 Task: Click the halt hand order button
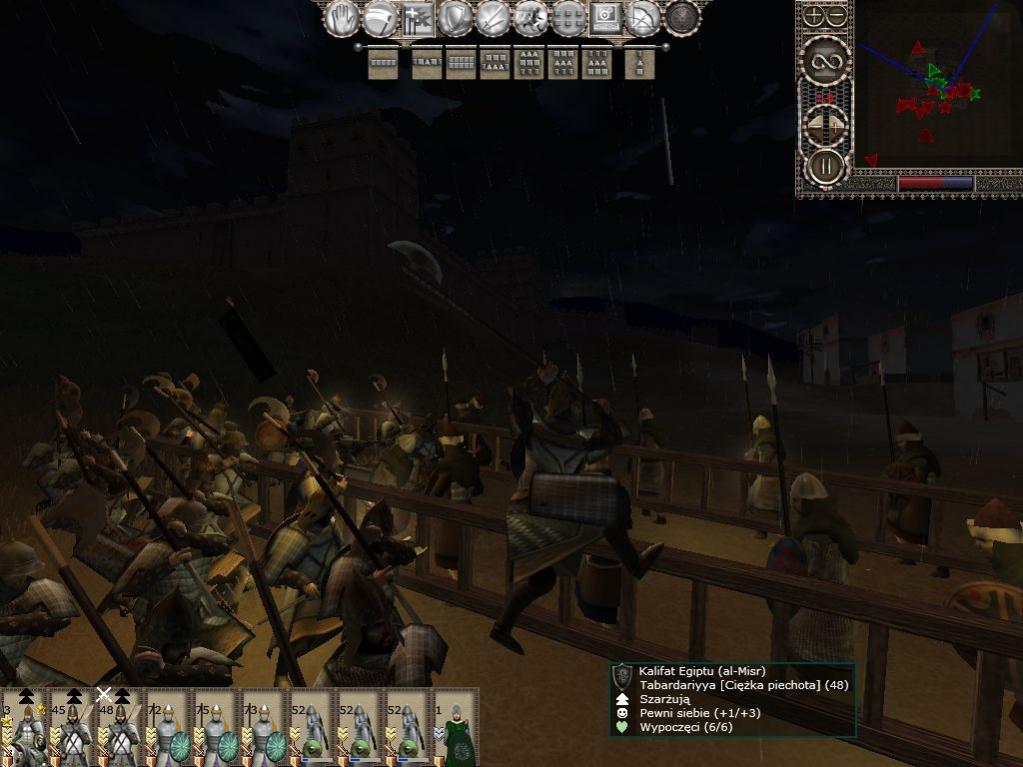[x=343, y=17]
